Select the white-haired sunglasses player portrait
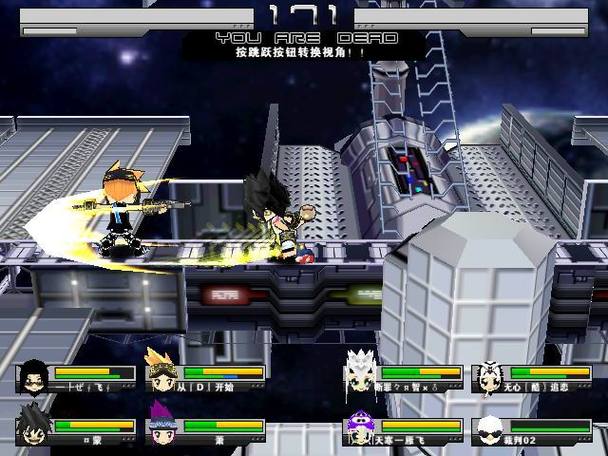Image resolution: width=608 pixels, height=456 pixels. coord(487,428)
